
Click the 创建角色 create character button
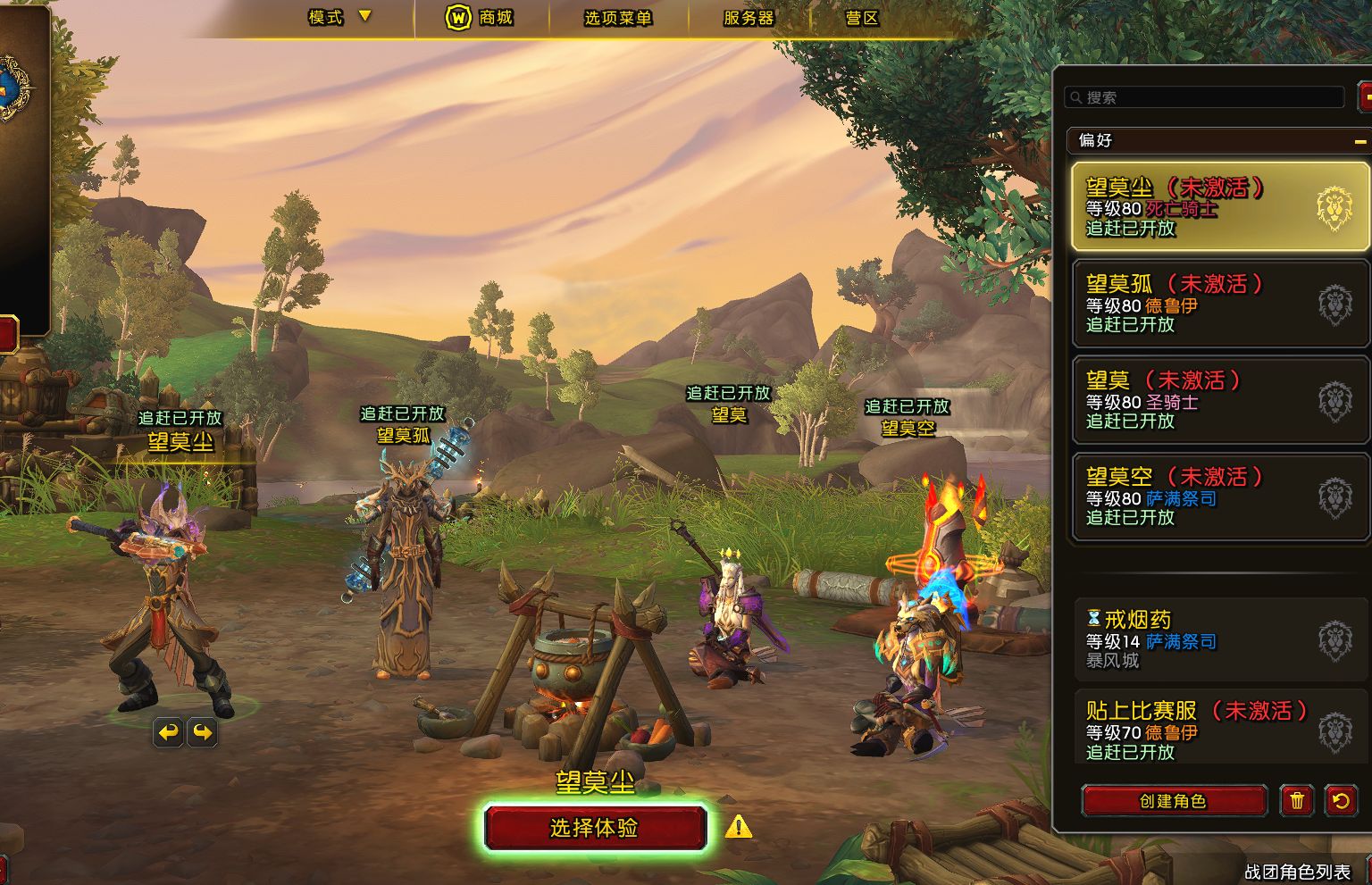click(x=1174, y=801)
